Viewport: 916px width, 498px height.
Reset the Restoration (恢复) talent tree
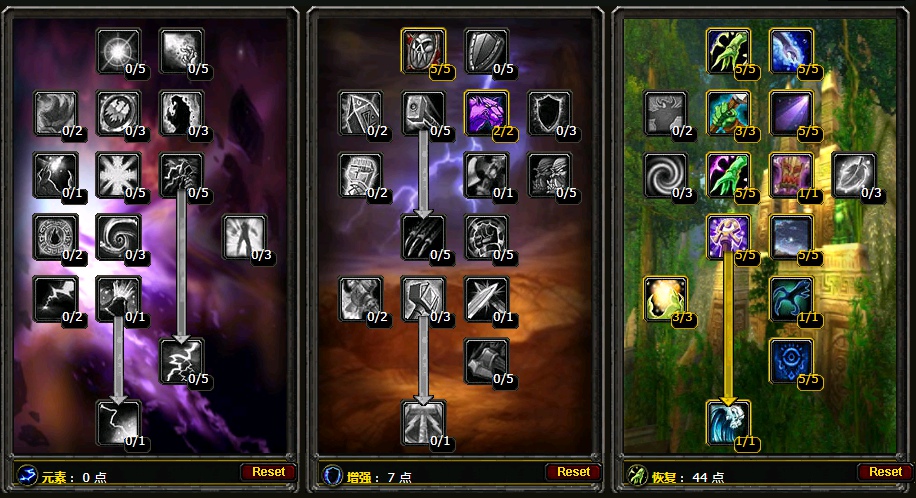point(884,471)
